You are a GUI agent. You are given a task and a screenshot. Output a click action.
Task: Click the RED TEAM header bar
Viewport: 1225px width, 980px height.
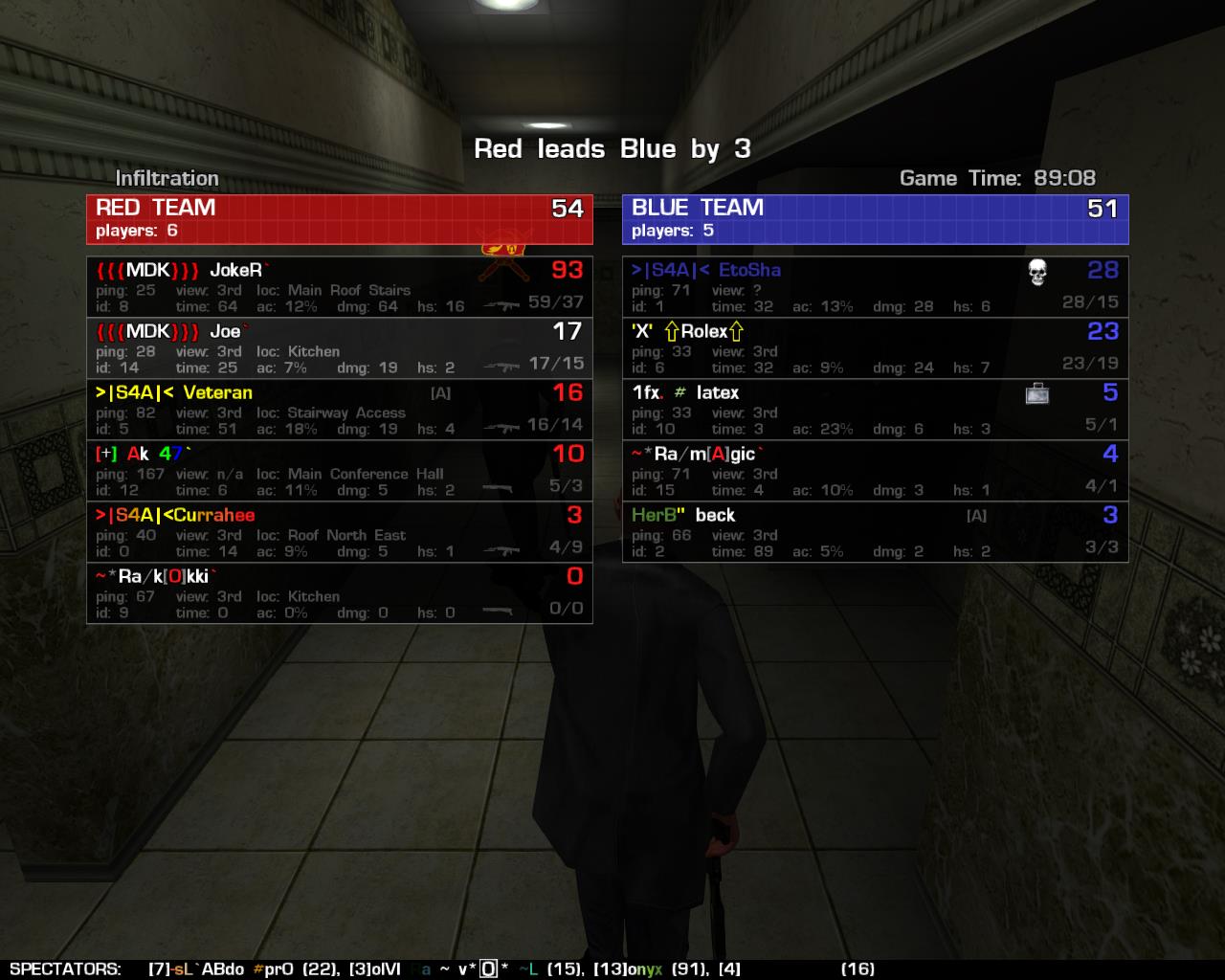tap(339, 219)
